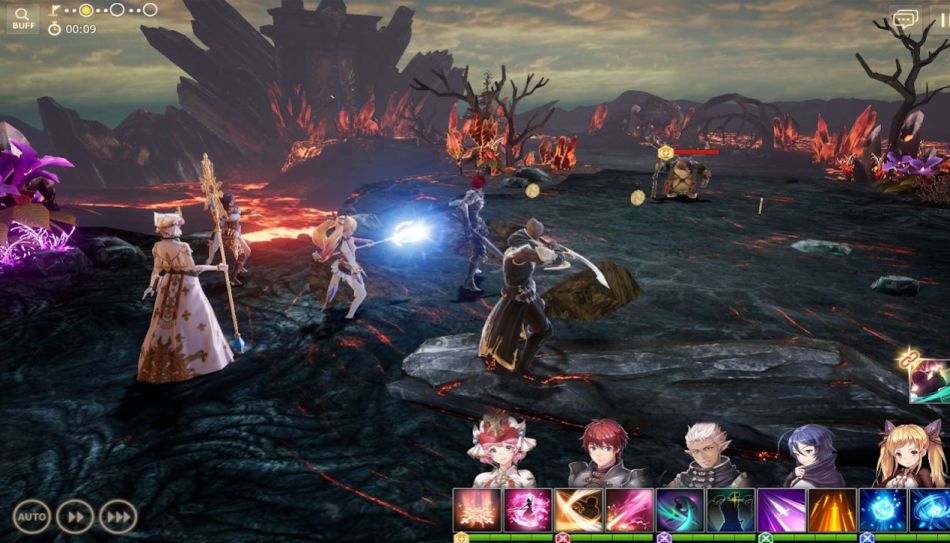950x543 pixels.
Task: Set double-speed fast forward
Action: click(75, 516)
